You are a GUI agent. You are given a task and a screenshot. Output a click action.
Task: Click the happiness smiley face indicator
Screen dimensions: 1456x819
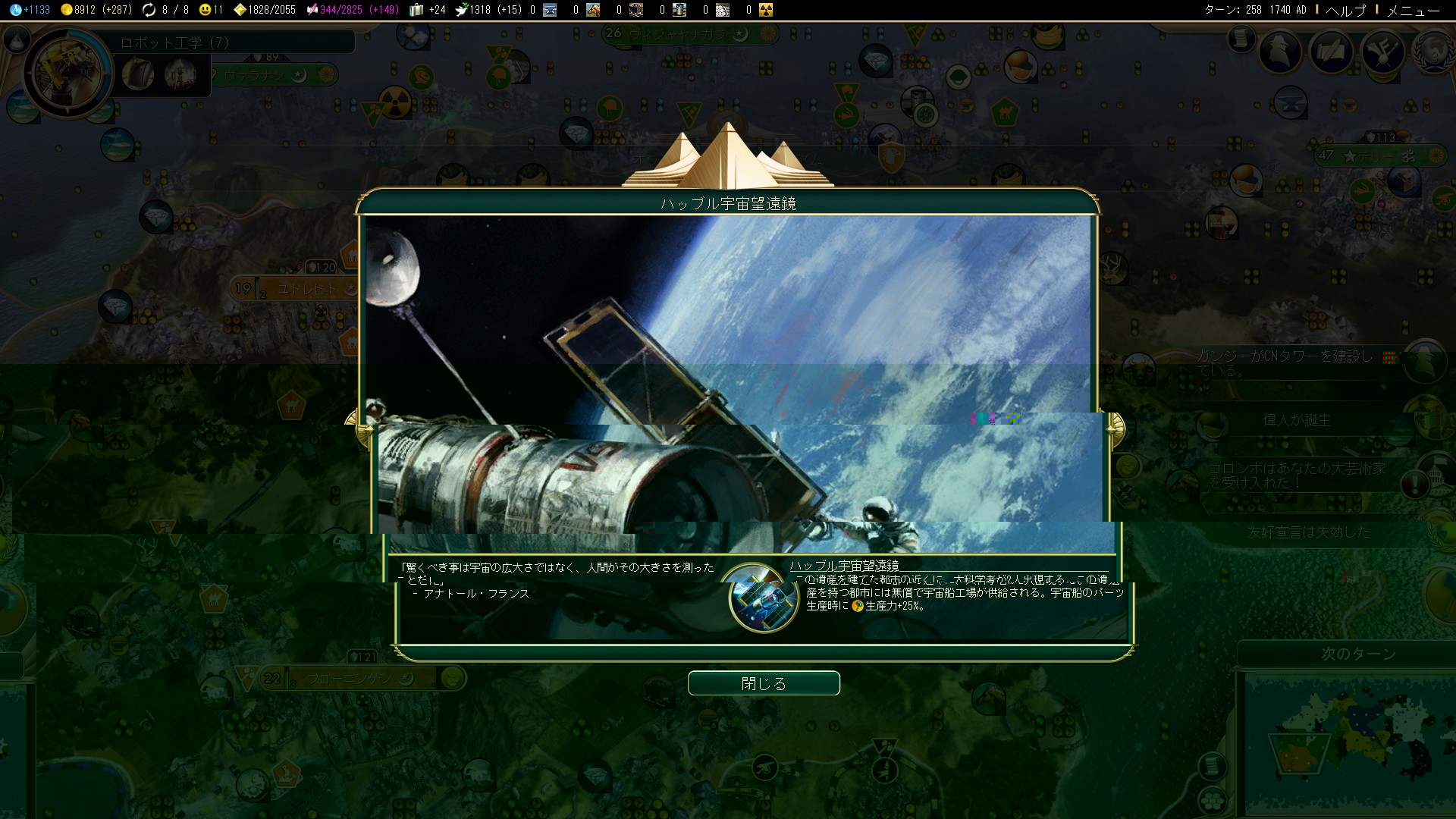210,10
